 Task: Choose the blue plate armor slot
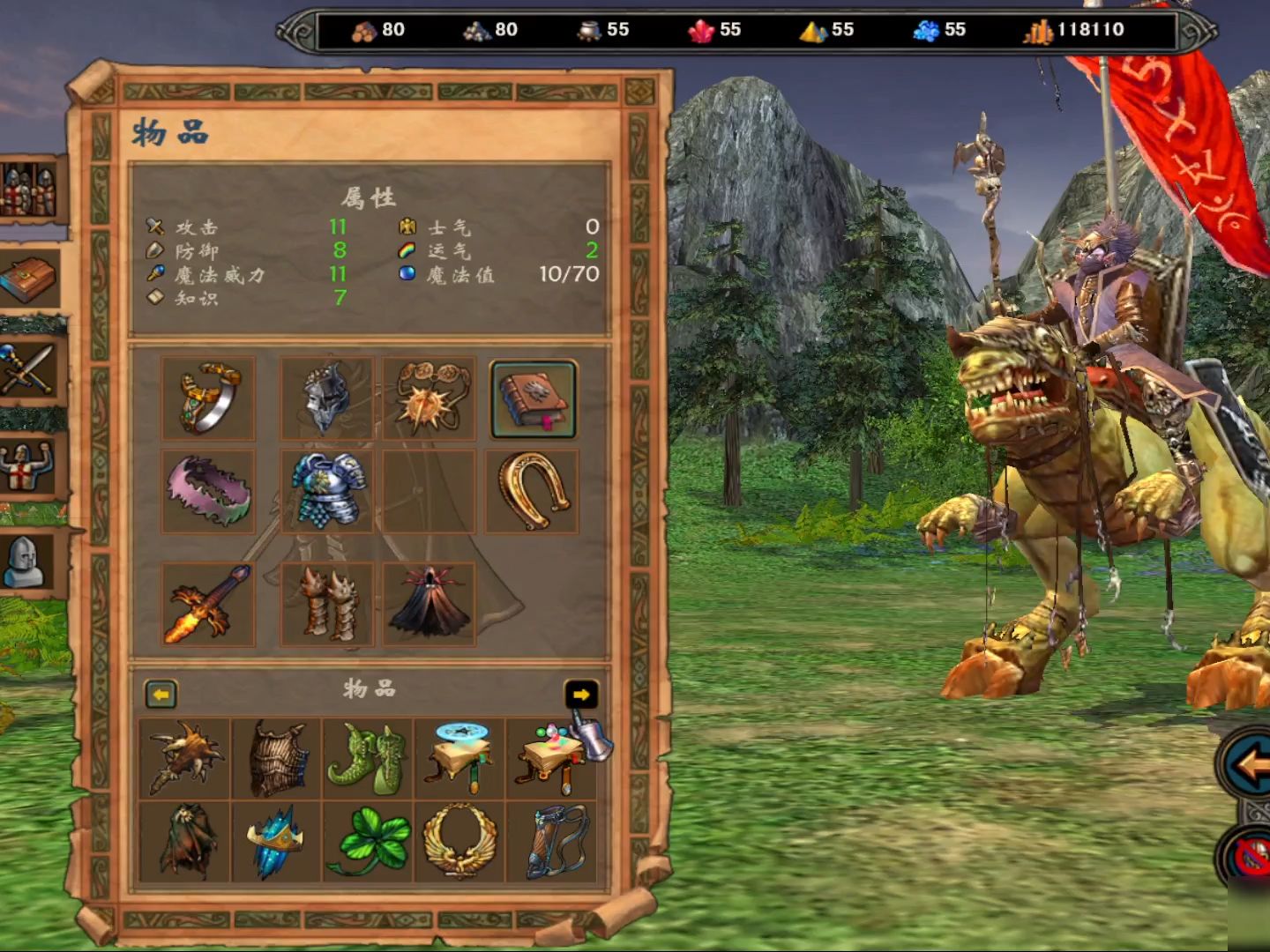point(326,492)
